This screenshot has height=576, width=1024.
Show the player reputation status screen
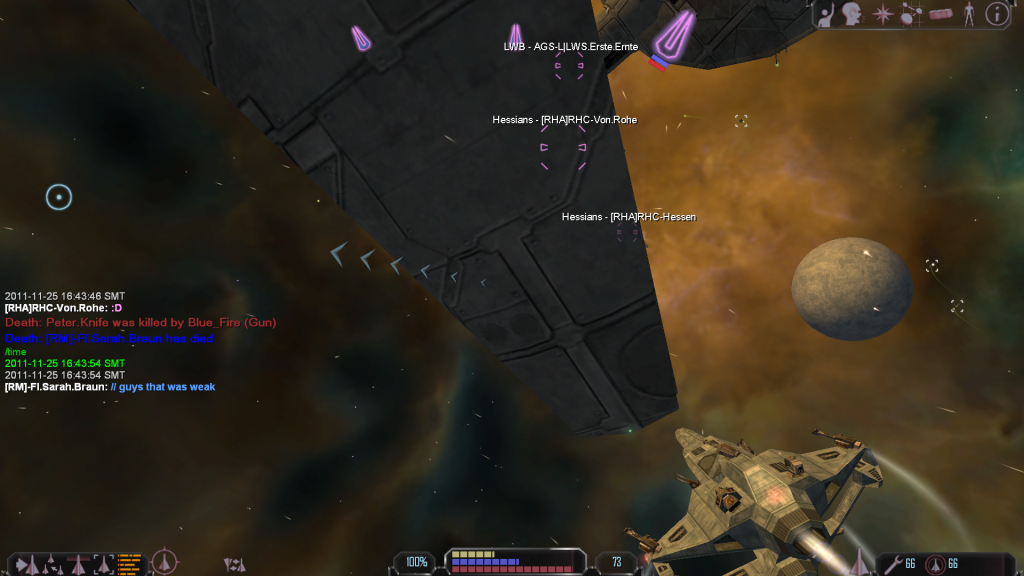tap(968, 14)
